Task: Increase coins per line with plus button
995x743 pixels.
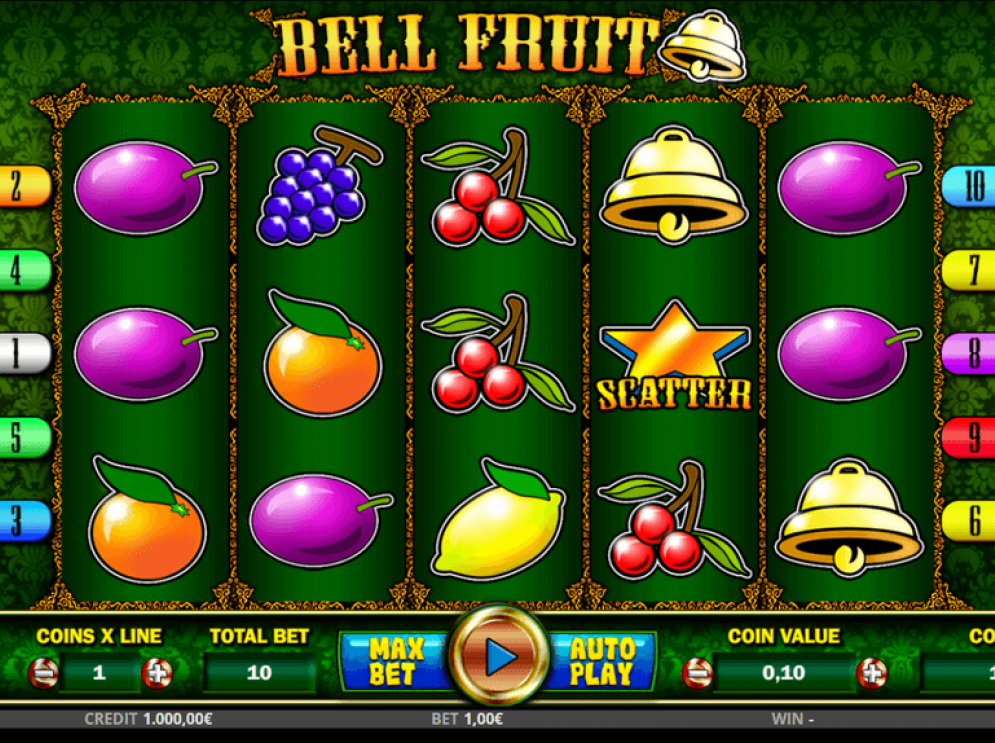Action: pos(156,673)
